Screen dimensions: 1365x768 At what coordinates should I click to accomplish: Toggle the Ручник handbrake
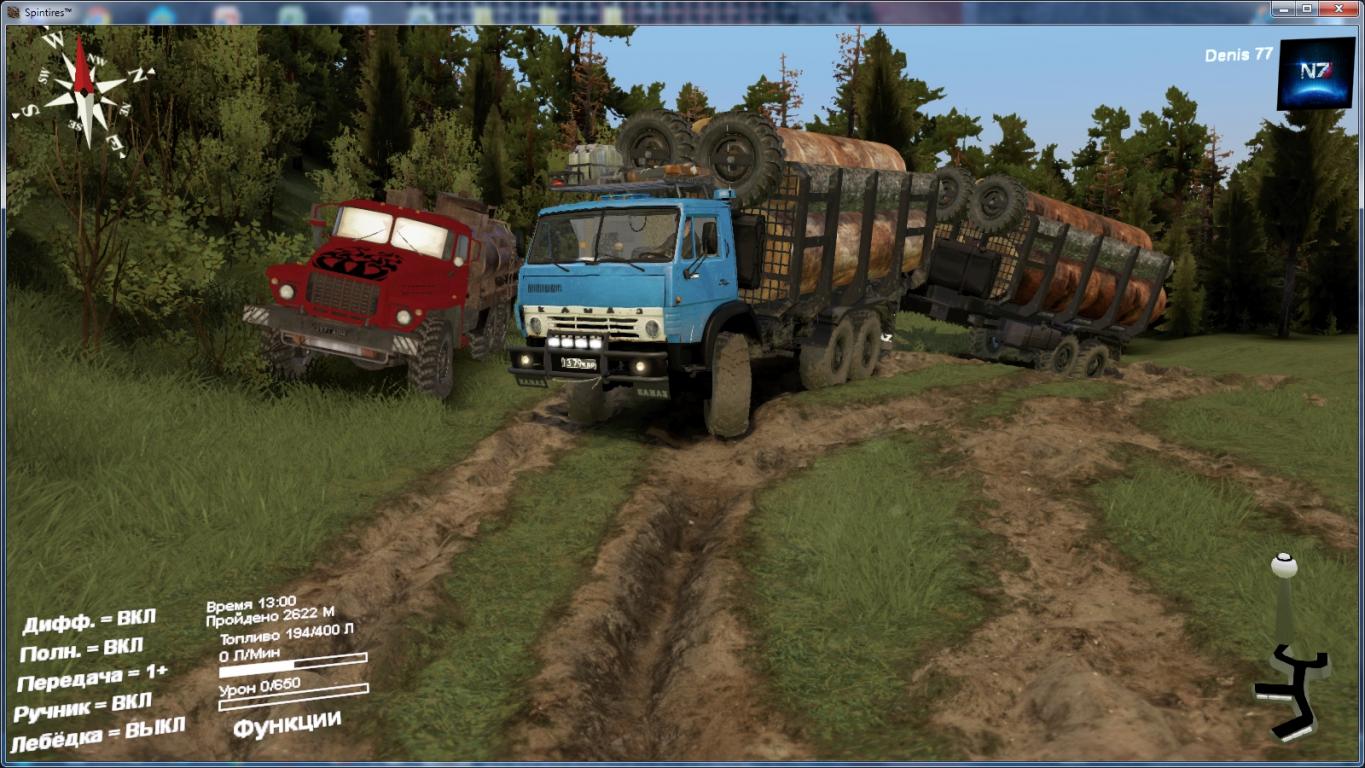[83, 707]
